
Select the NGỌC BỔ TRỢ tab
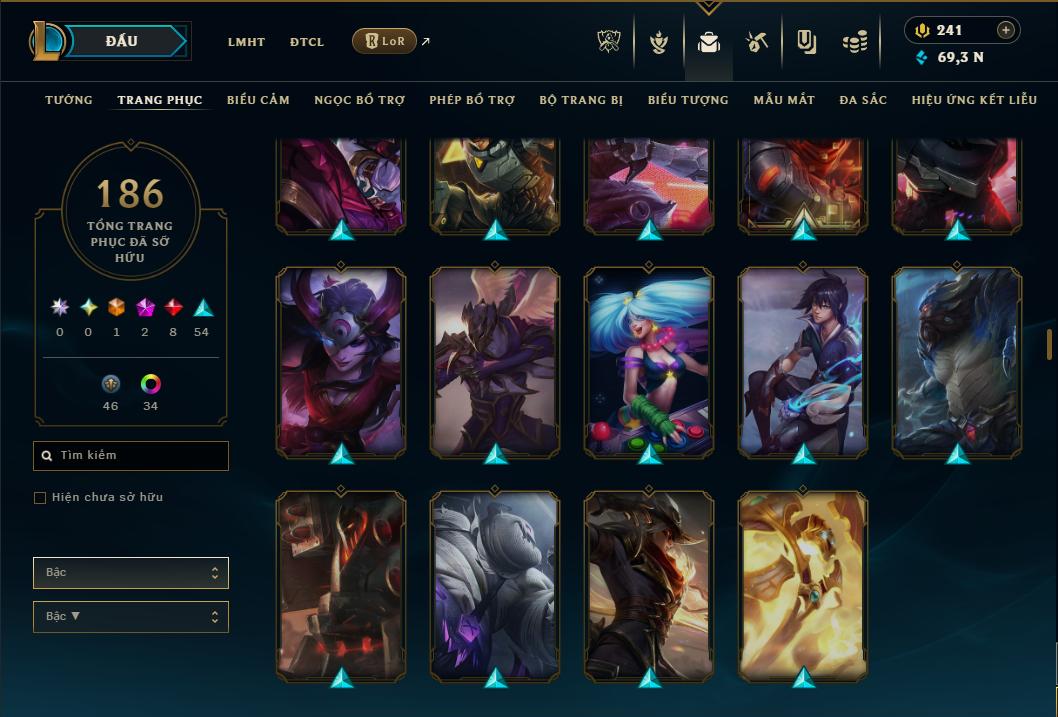pyautogui.click(x=359, y=100)
